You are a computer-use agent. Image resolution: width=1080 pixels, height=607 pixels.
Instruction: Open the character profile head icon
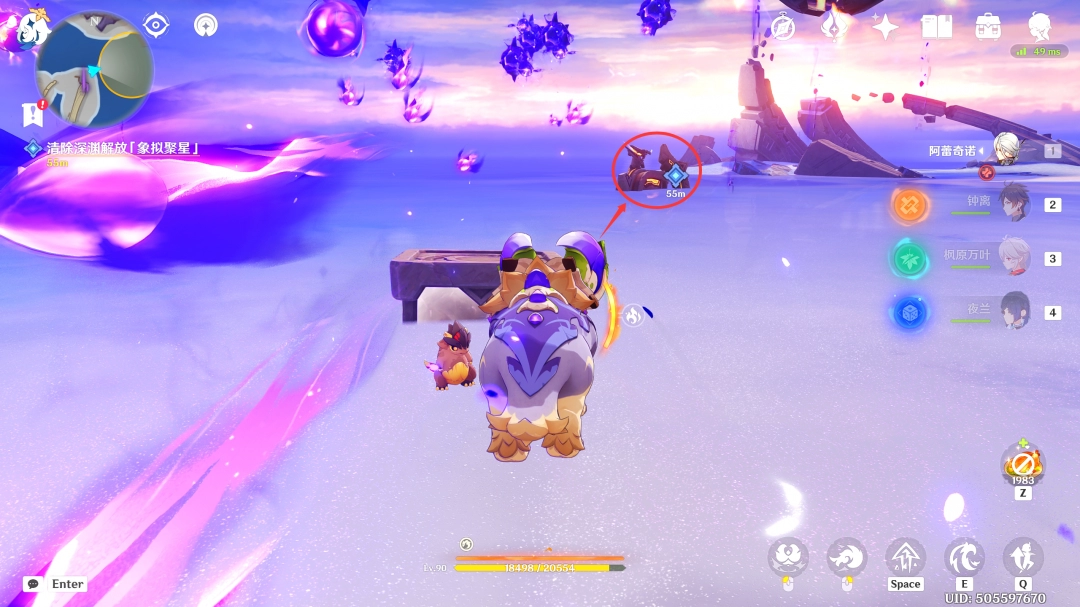click(x=1040, y=25)
